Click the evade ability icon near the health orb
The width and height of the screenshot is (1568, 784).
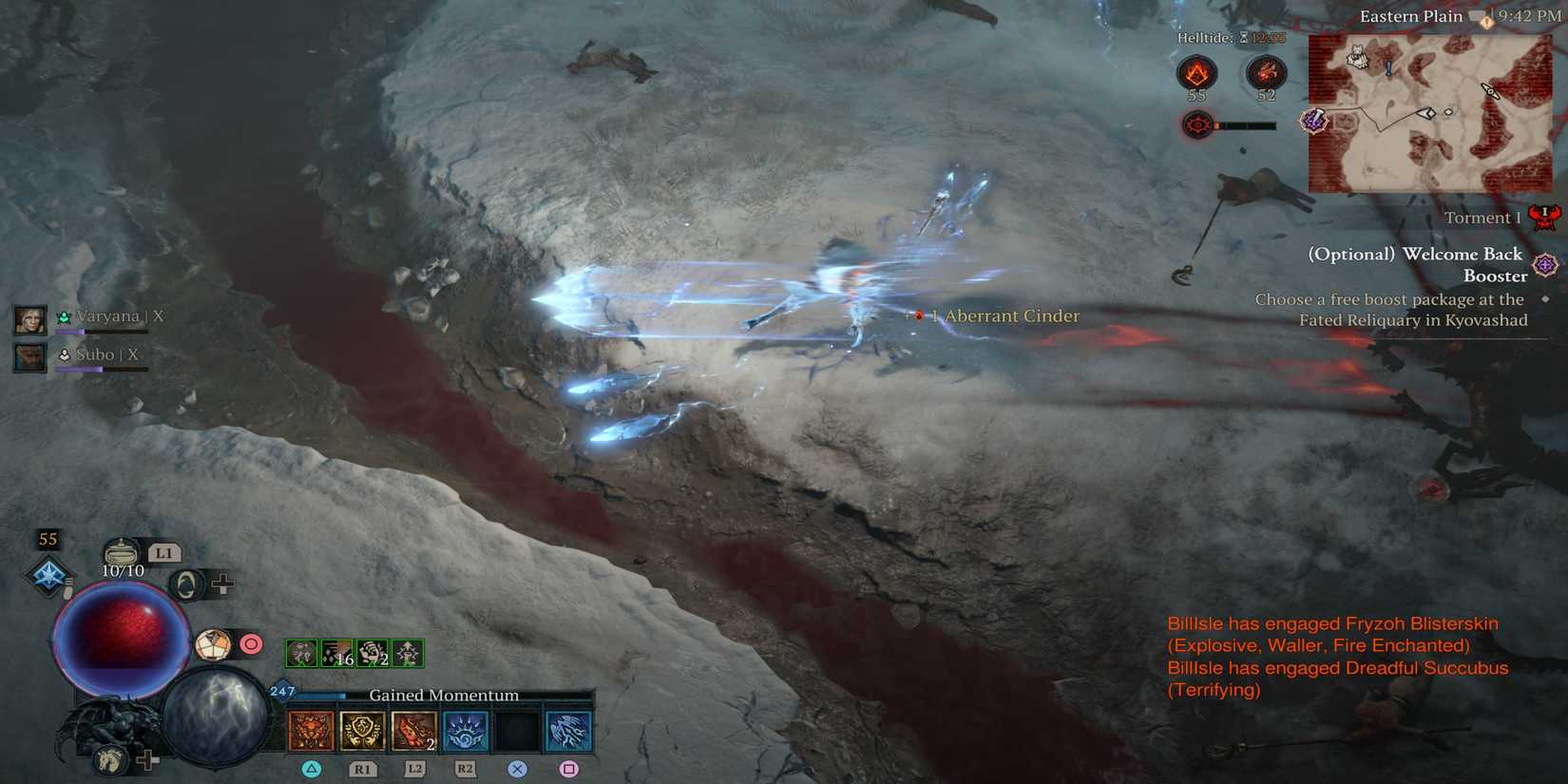187,583
